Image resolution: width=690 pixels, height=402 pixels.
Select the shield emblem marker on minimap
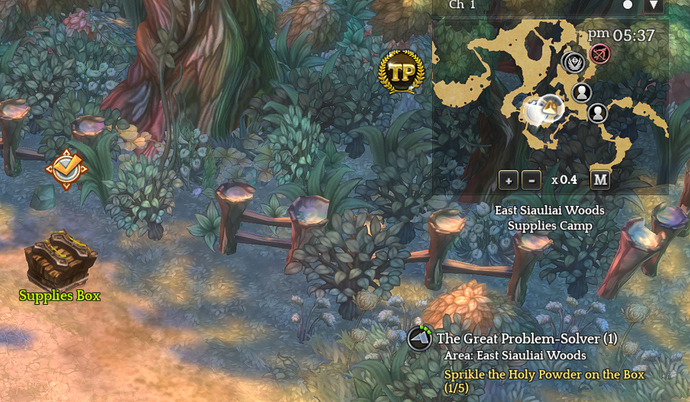[574, 62]
